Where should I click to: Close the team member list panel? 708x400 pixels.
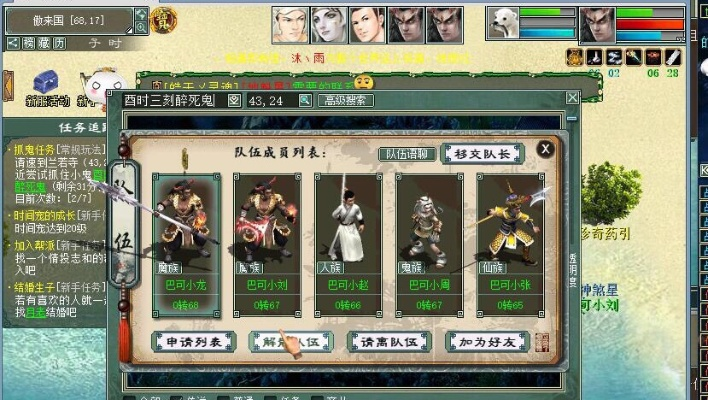coord(545,150)
